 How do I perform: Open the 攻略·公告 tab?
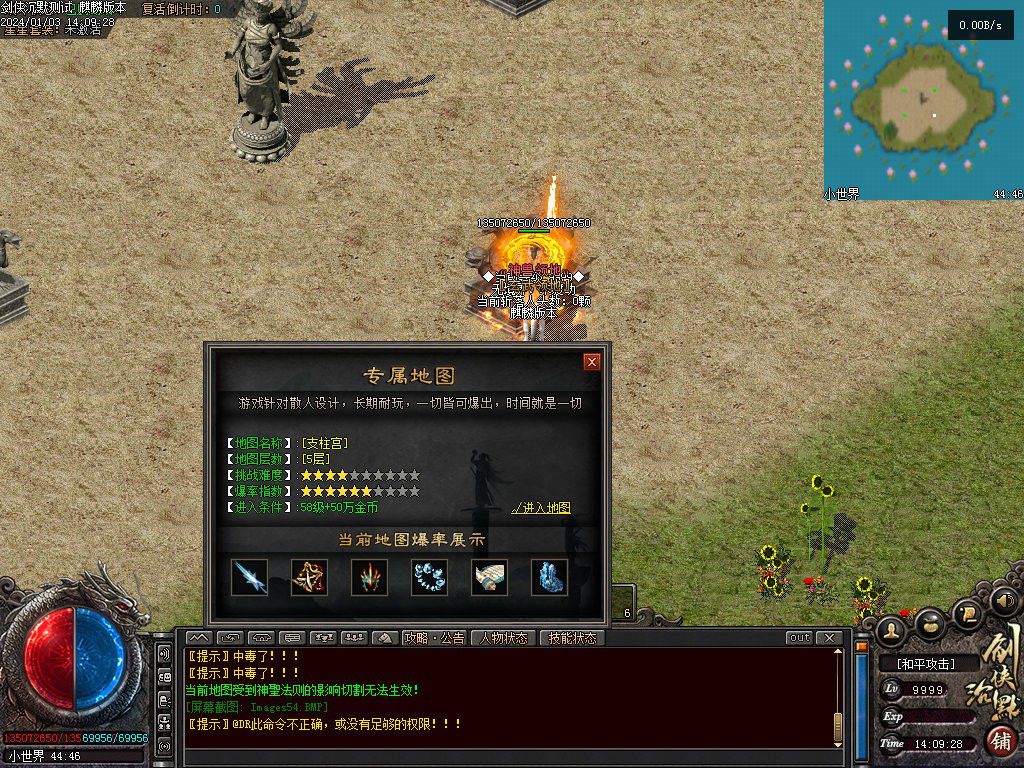[434, 638]
